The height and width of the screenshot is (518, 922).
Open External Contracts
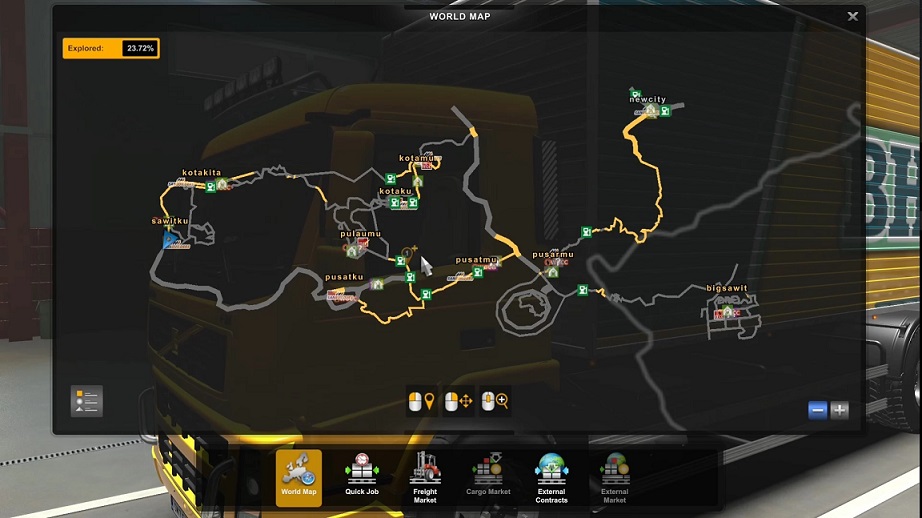coord(551,477)
